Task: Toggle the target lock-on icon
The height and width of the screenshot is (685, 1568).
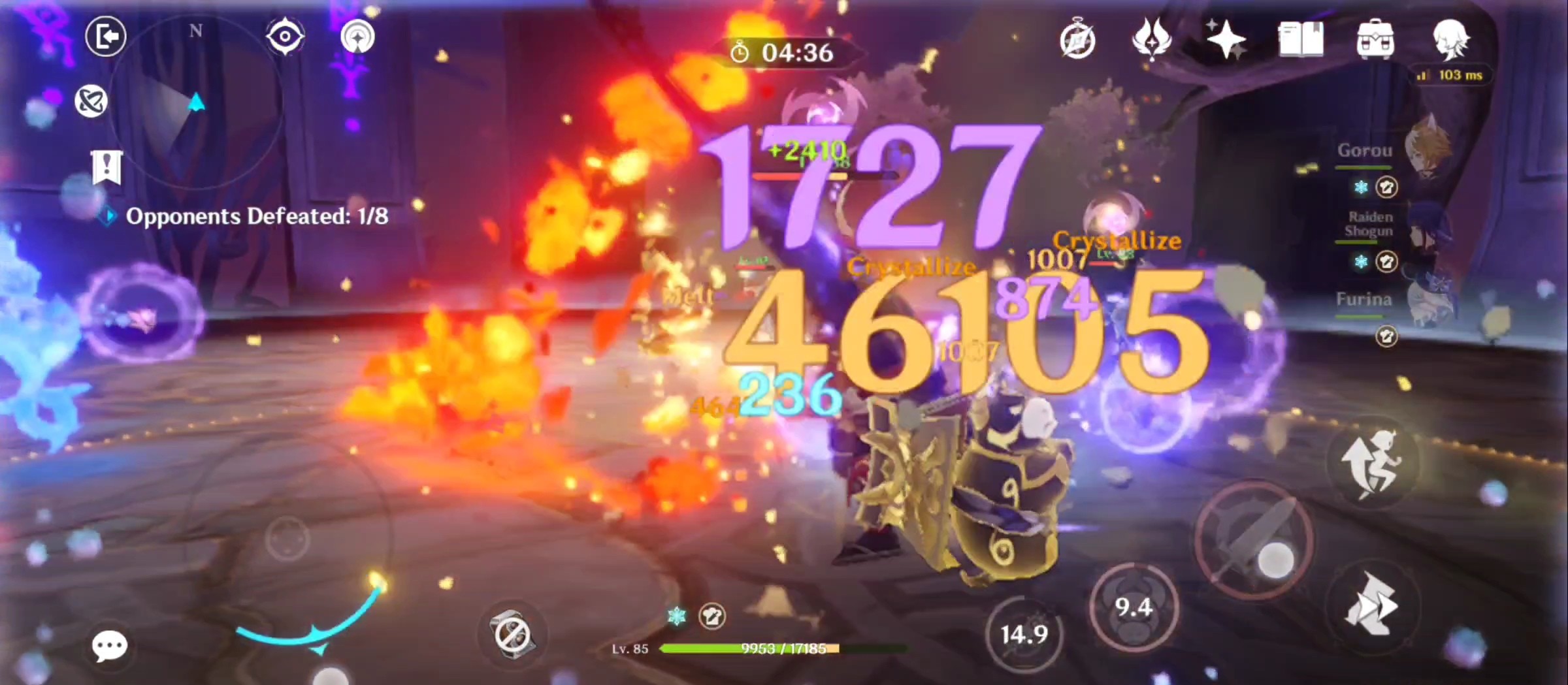Action: [359, 37]
